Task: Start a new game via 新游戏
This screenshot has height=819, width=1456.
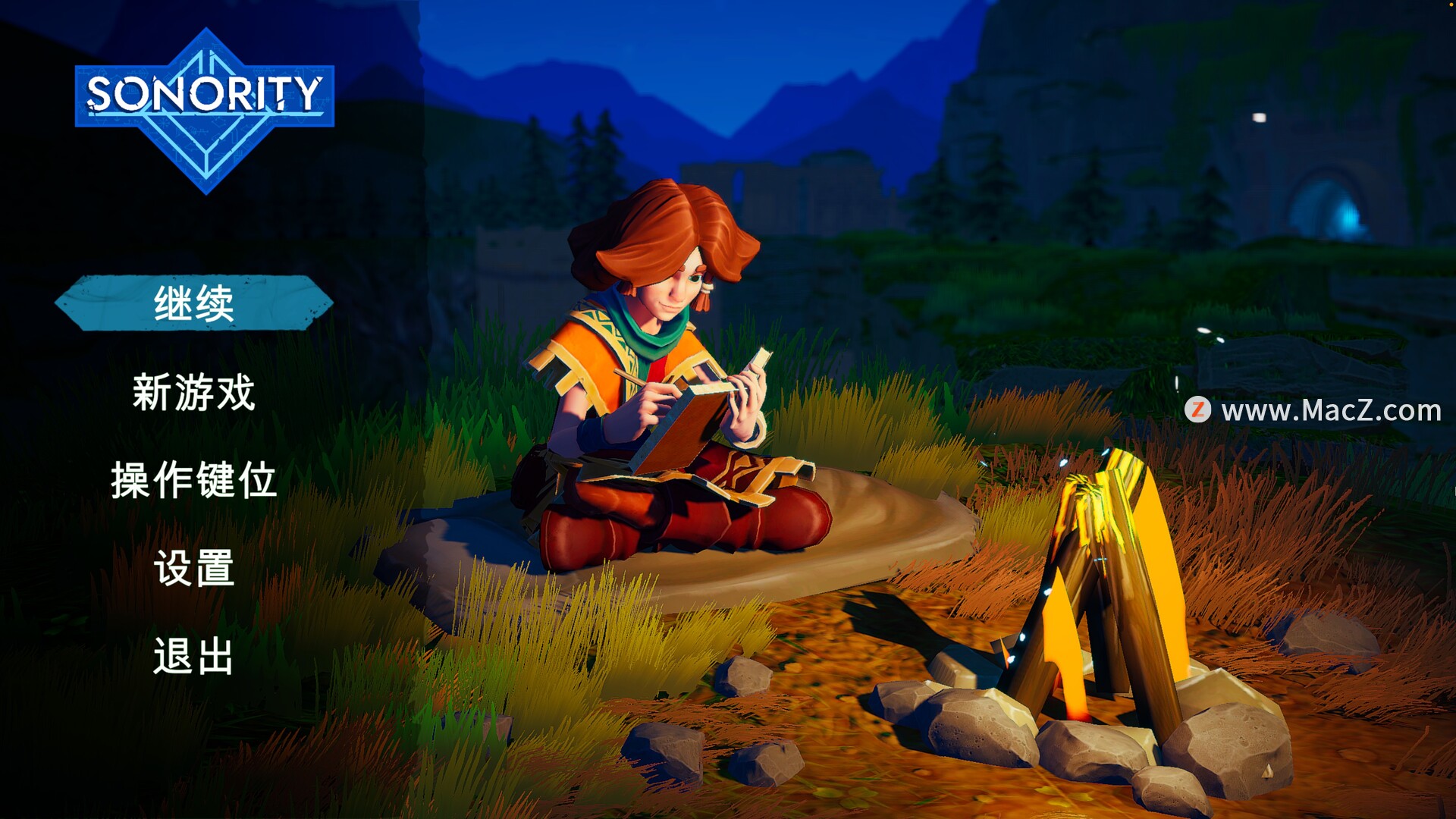Action: [x=194, y=392]
